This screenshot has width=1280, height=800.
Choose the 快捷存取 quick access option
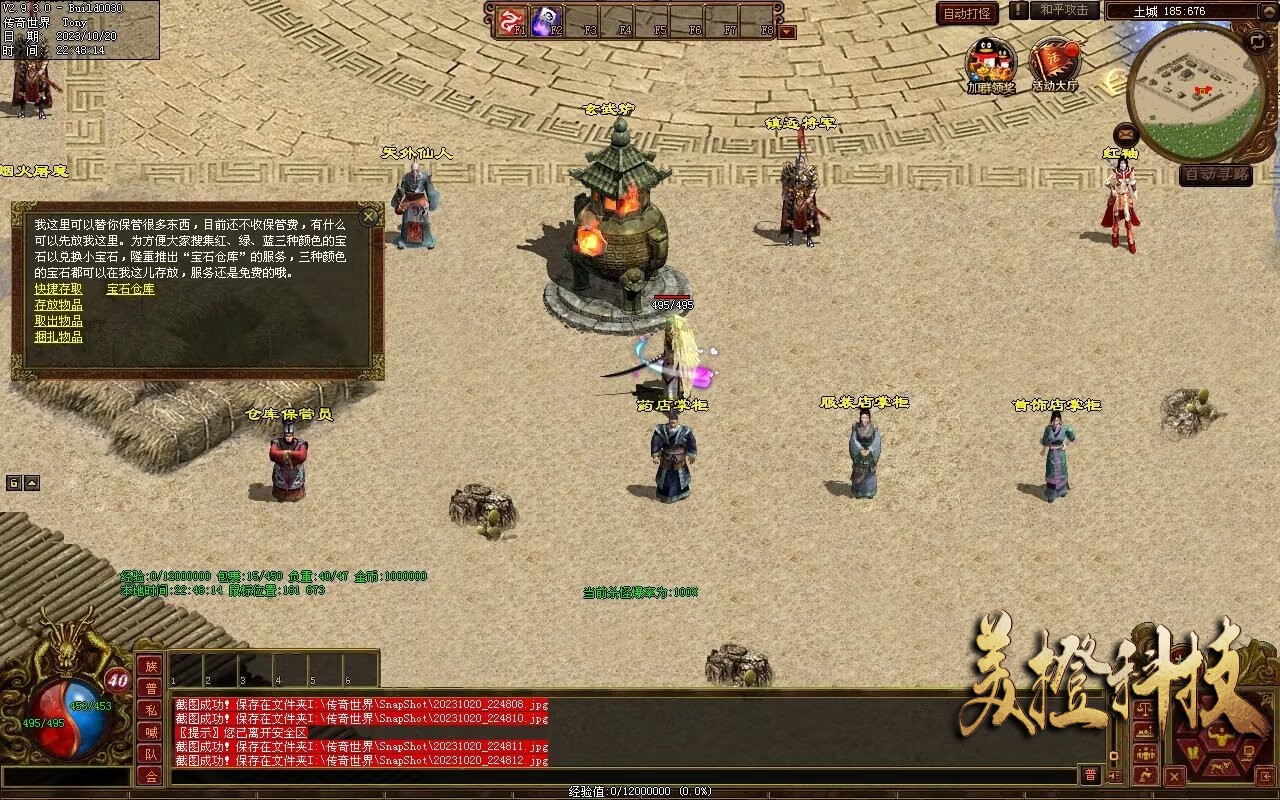click(59, 289)
